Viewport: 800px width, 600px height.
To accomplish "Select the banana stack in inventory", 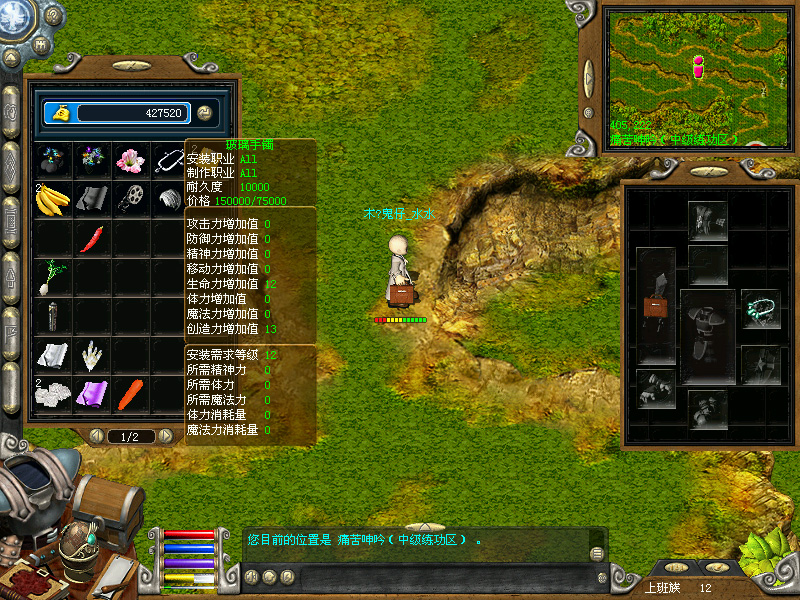I will pos(52,198).
